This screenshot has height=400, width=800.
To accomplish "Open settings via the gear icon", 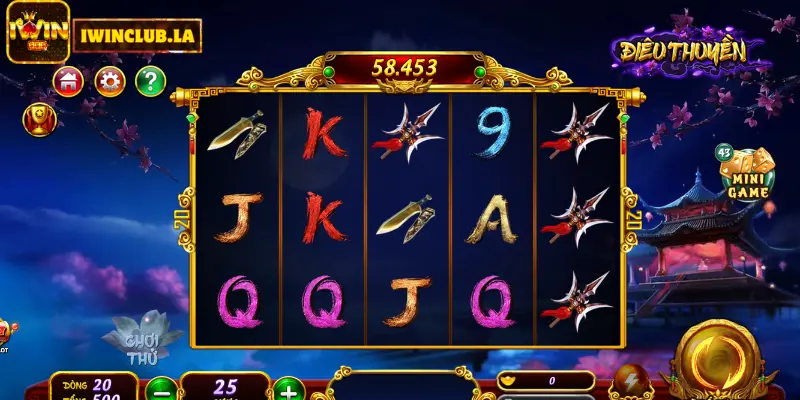I will coord(110,81).
